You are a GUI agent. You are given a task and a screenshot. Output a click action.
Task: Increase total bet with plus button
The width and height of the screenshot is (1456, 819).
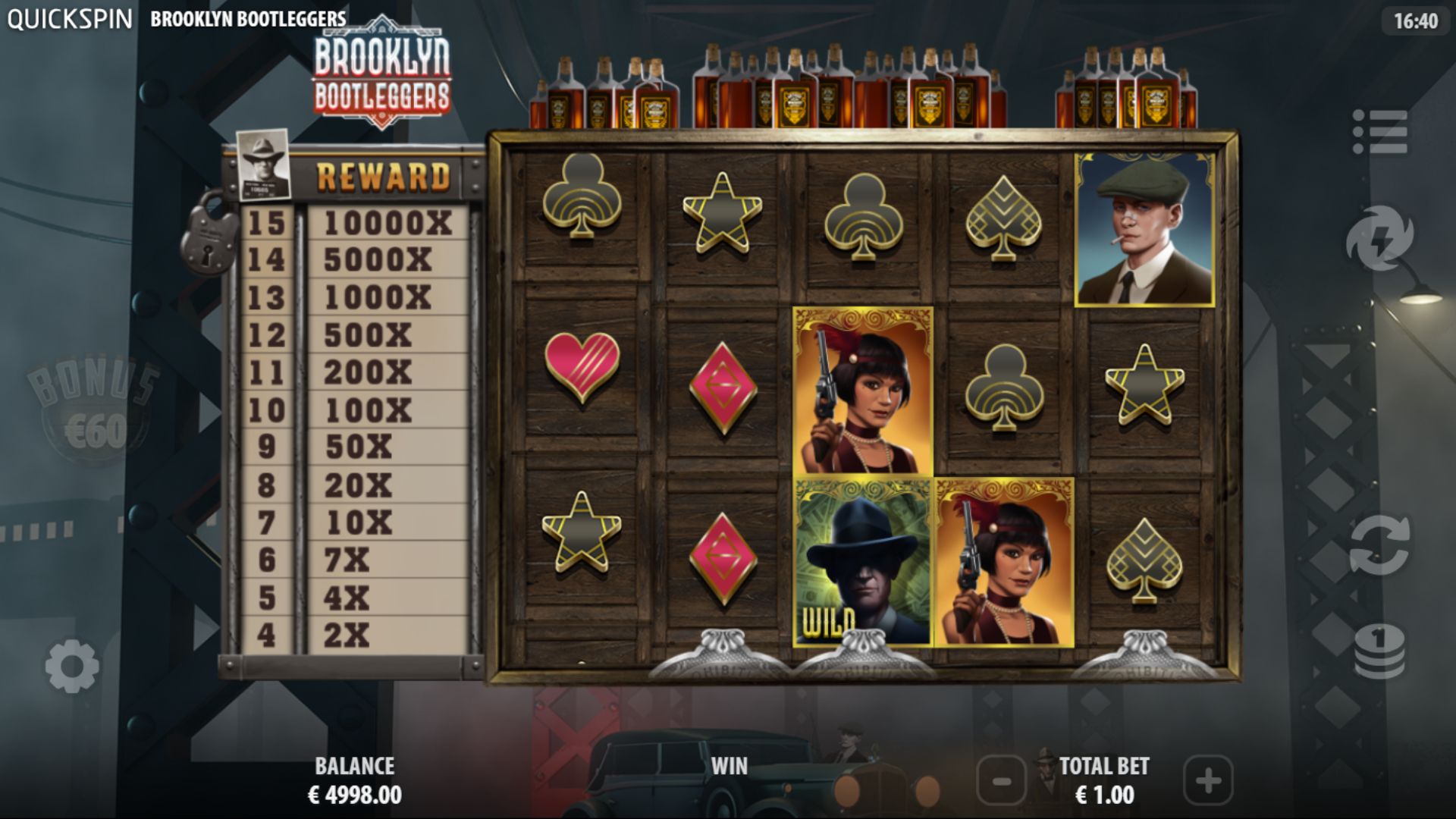pos(1208,780)
